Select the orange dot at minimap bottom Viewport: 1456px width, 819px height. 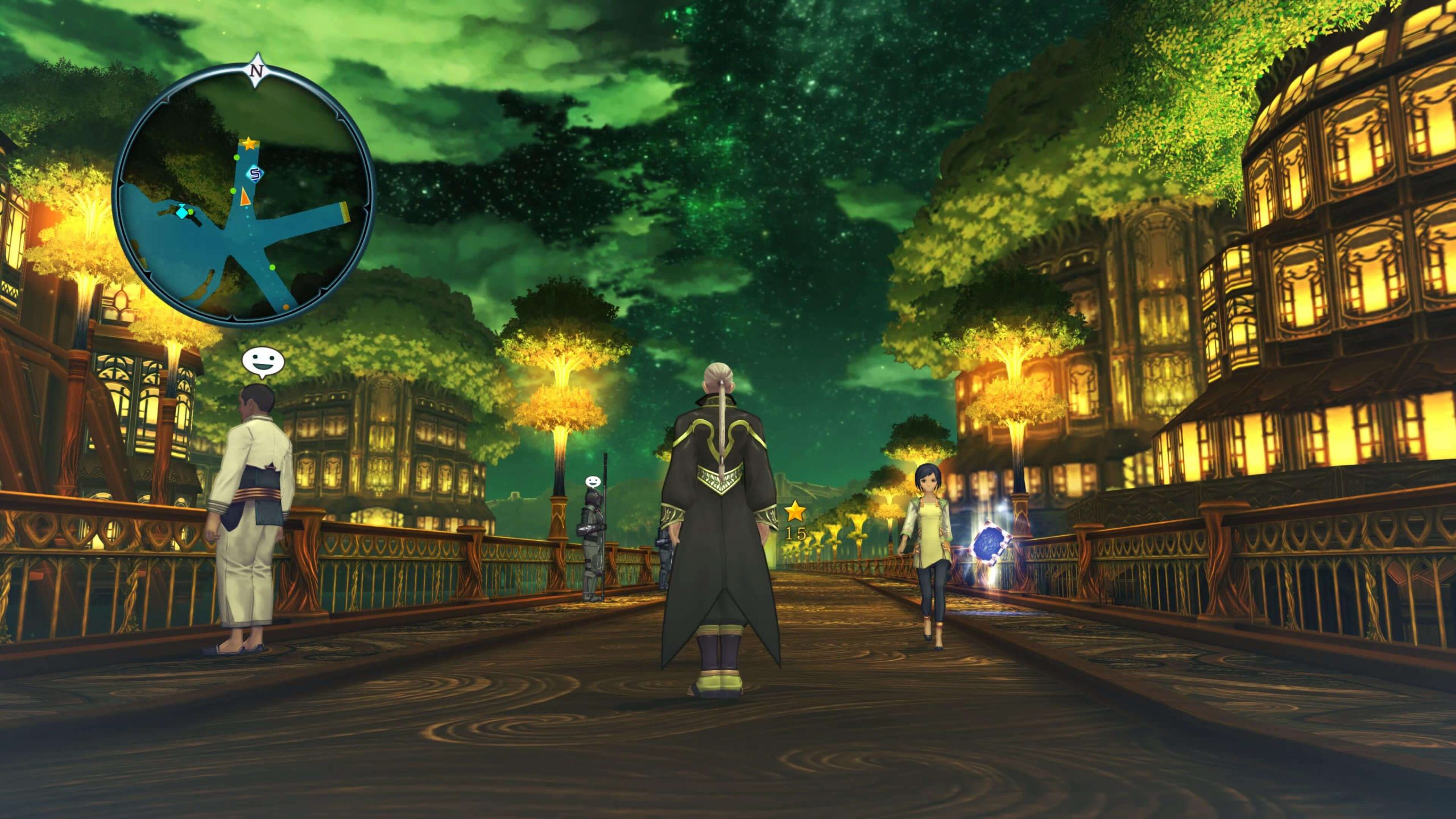pos(286,306)
